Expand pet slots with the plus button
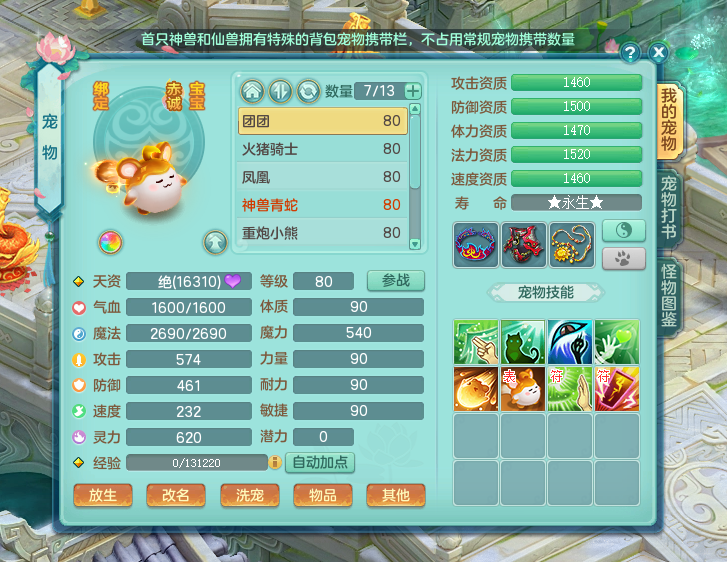The height and width of the screenshot is (562, 727). click(x=413, y=91)
